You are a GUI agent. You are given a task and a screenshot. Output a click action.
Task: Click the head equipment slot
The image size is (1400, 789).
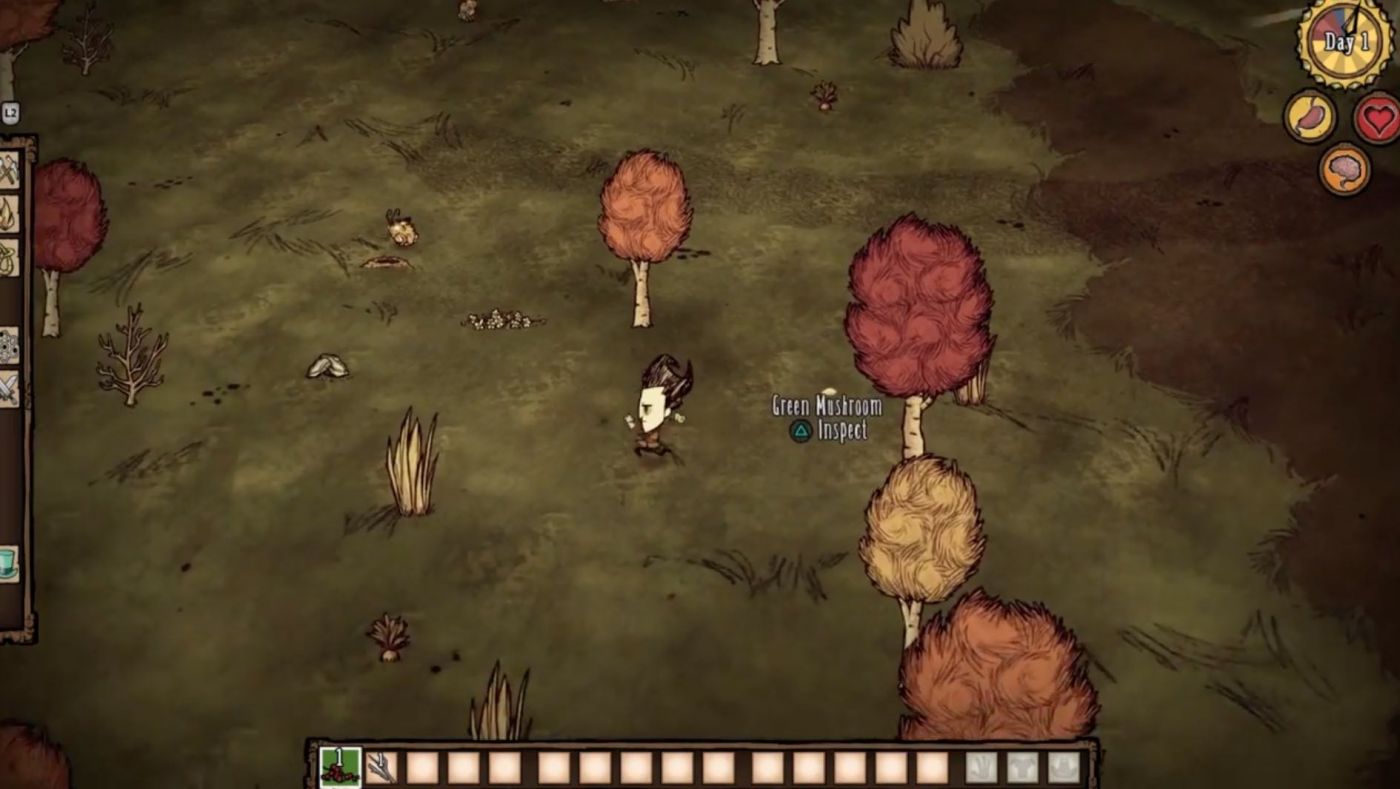click(x=1063, y=767)
